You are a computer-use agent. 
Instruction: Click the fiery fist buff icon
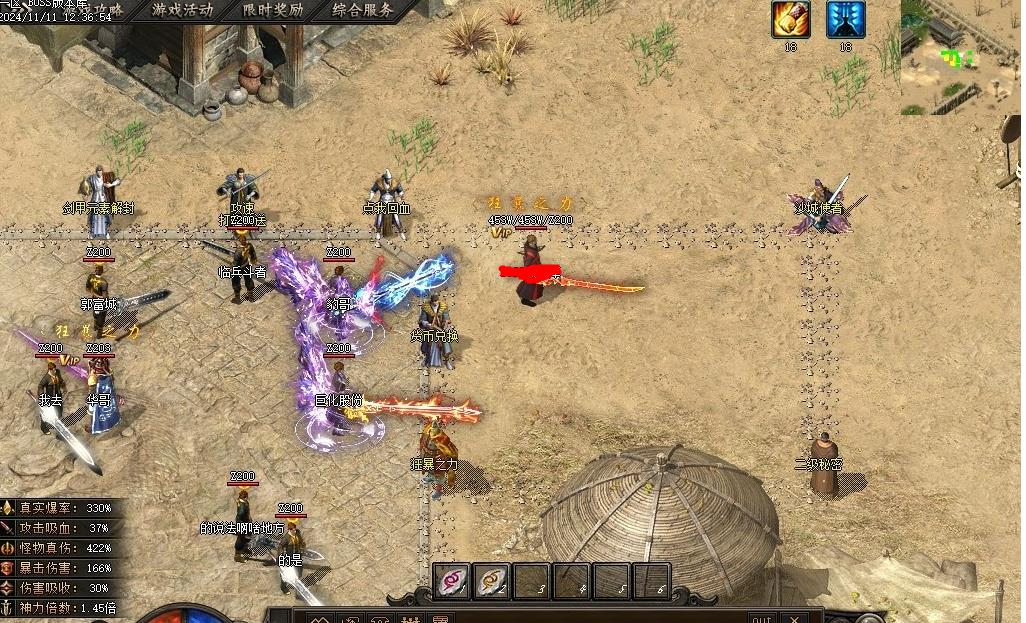790,19
